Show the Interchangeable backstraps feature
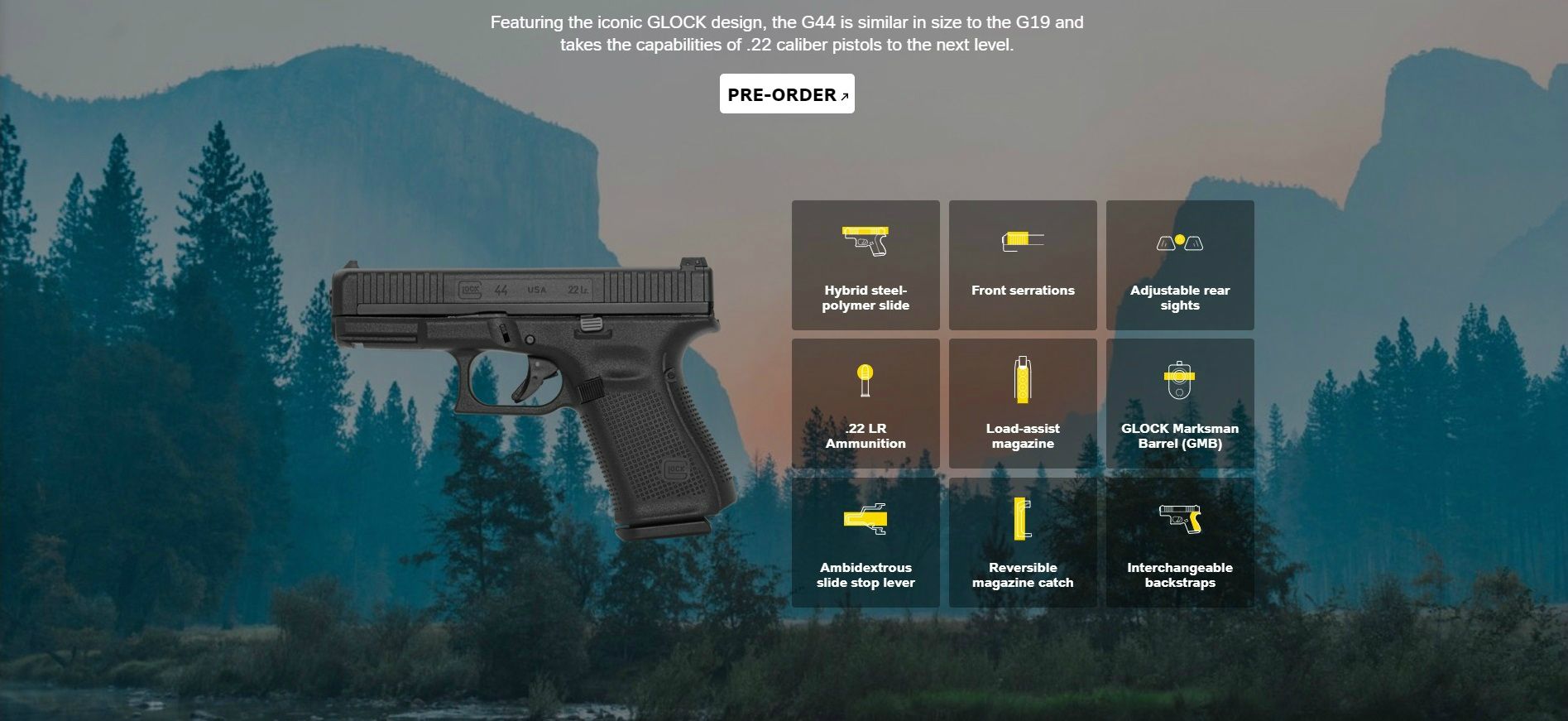 tap(1180, 542)
